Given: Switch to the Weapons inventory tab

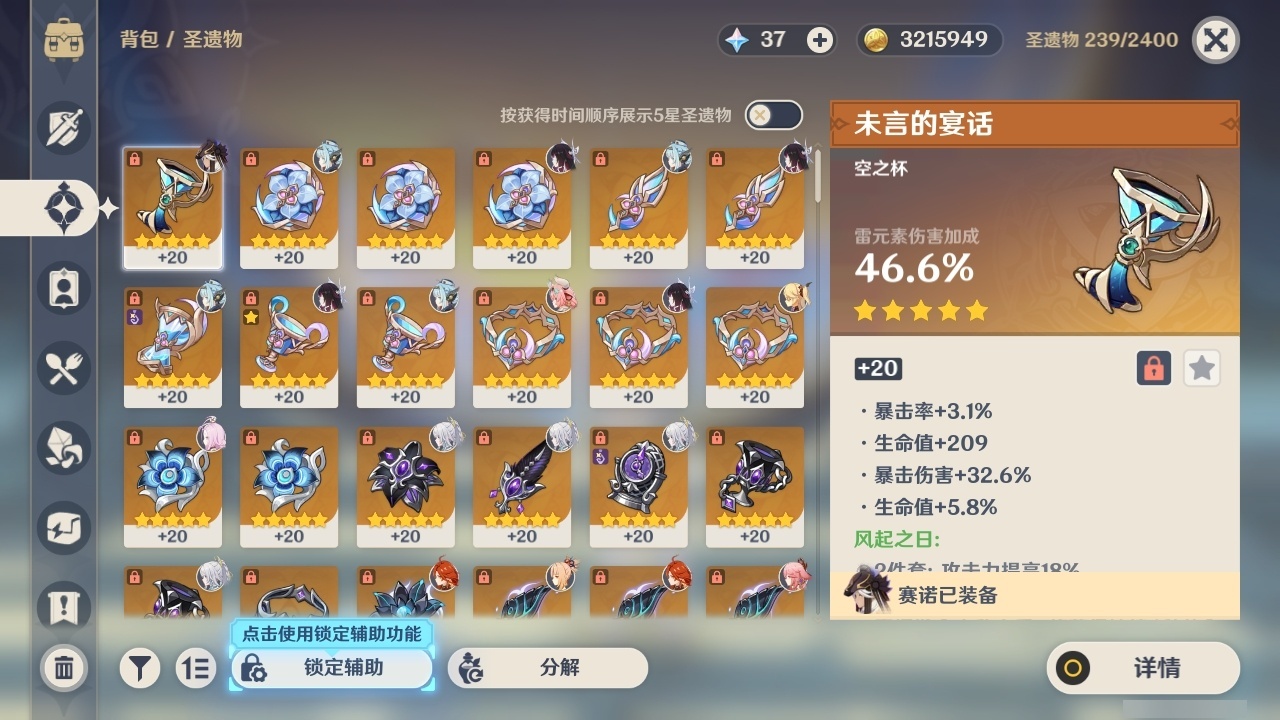Looking at the screenshot, I should tap(63, 128).
